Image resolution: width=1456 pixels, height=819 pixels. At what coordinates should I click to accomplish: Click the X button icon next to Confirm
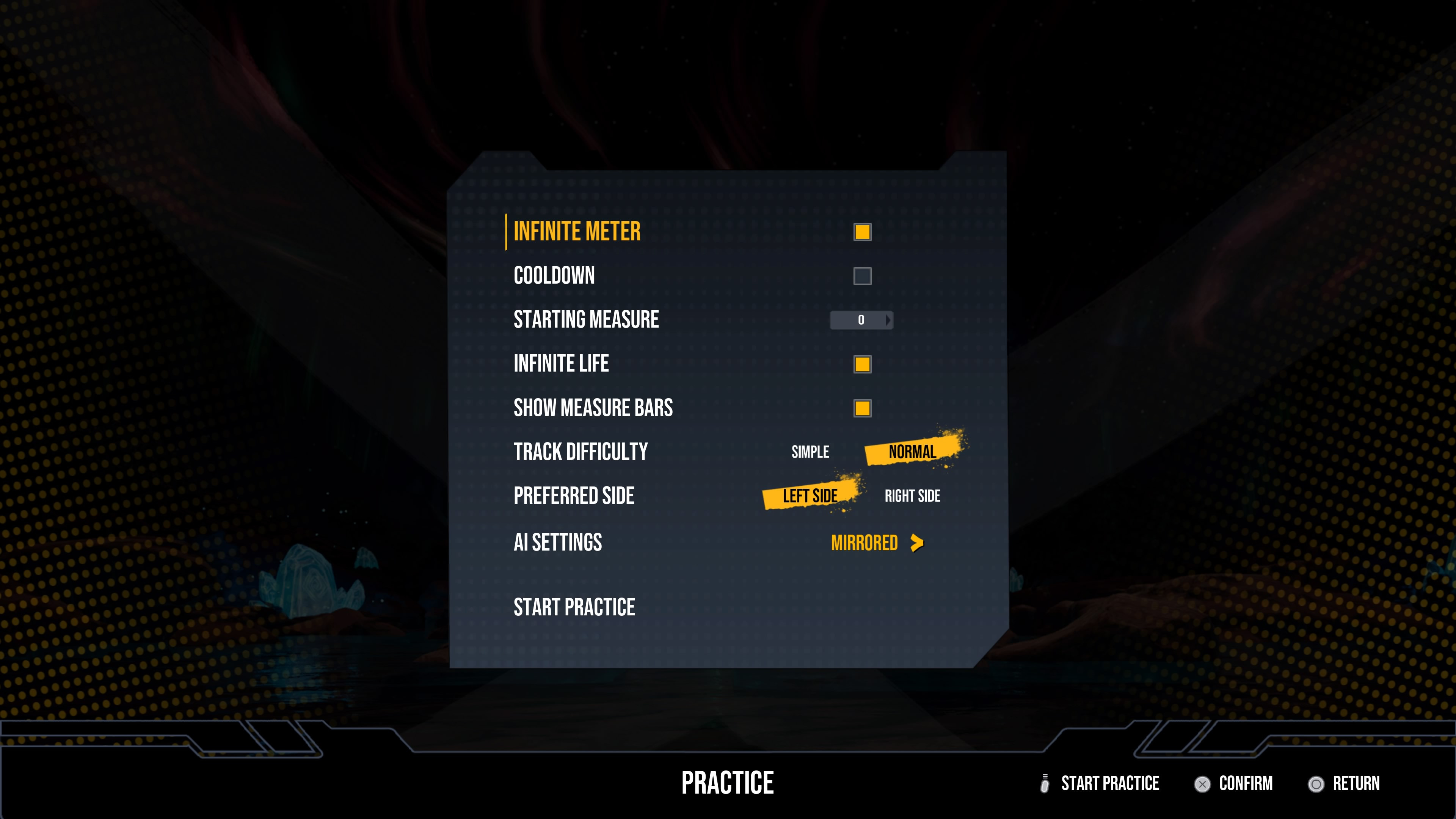[1203, 783]
